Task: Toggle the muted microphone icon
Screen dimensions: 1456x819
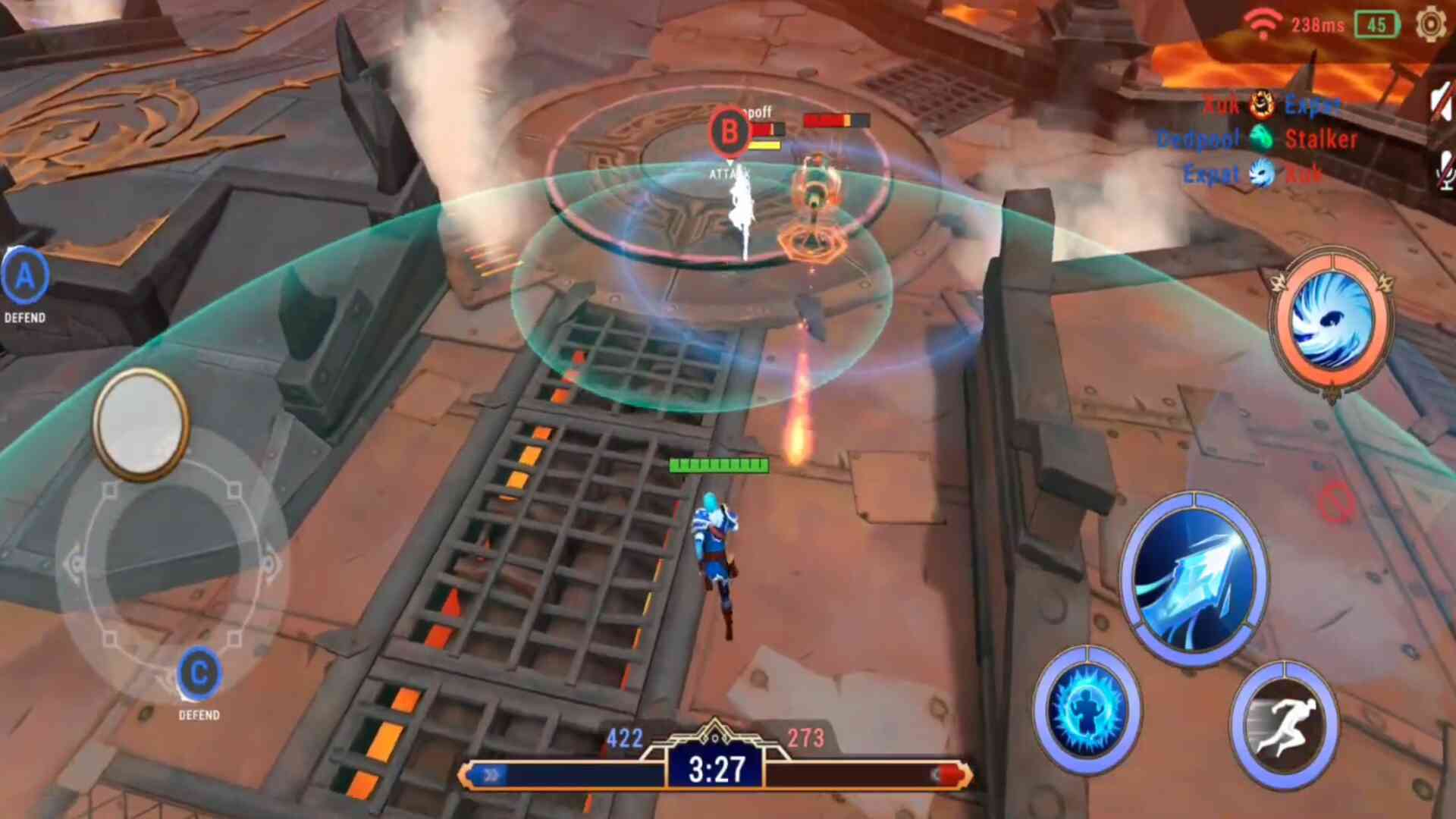Action: coord(1443,170)
